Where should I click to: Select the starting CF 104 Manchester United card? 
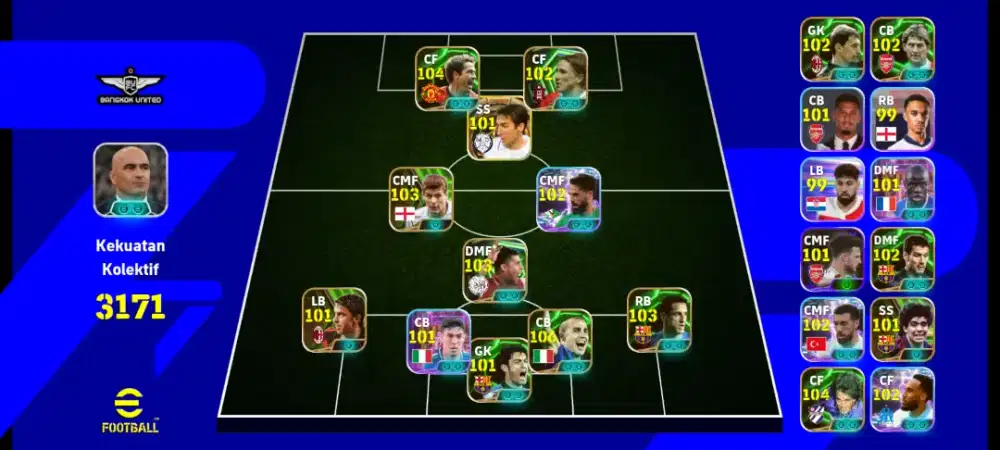447,78
